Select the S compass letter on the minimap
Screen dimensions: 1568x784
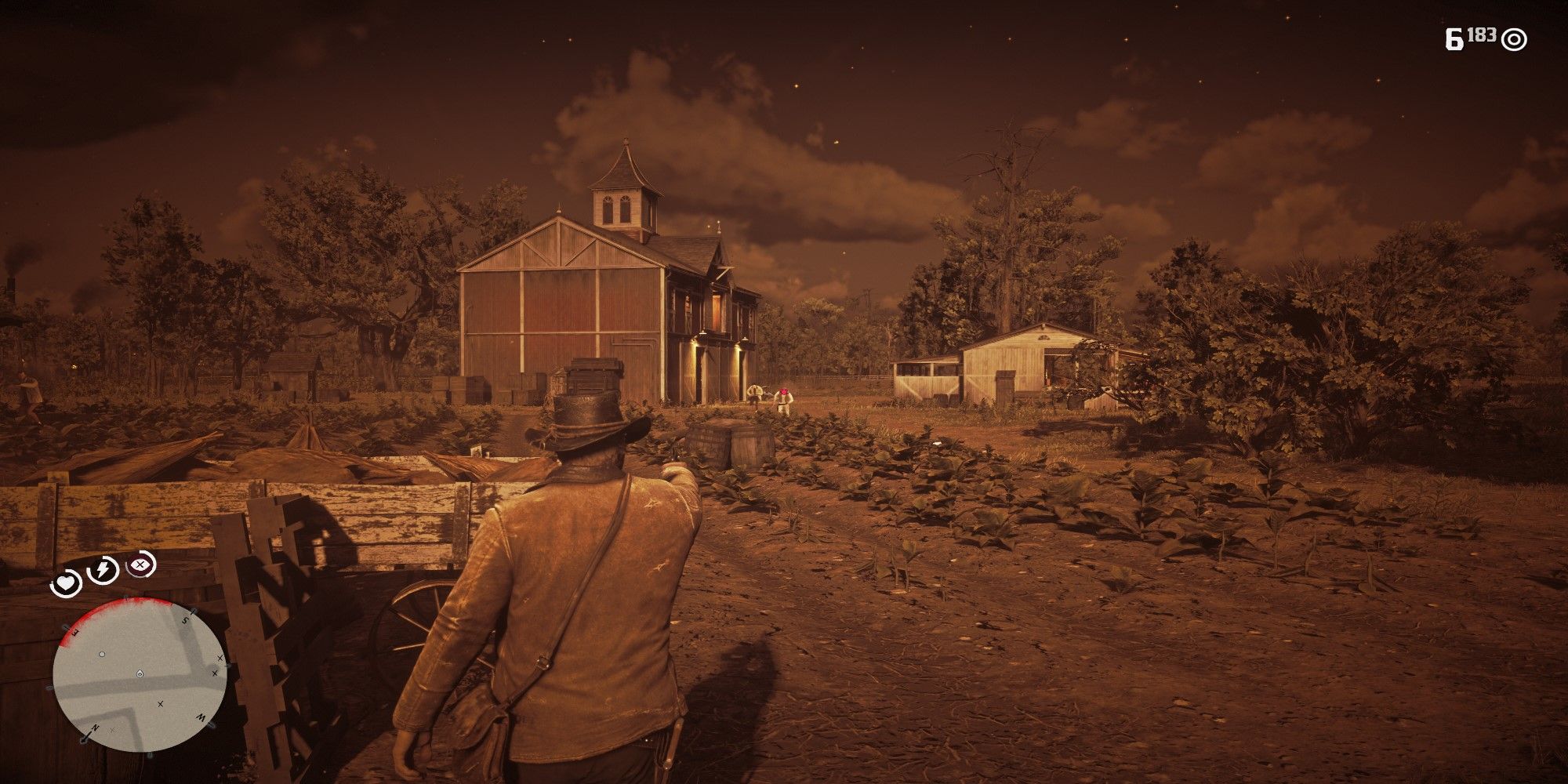[185, 620]
